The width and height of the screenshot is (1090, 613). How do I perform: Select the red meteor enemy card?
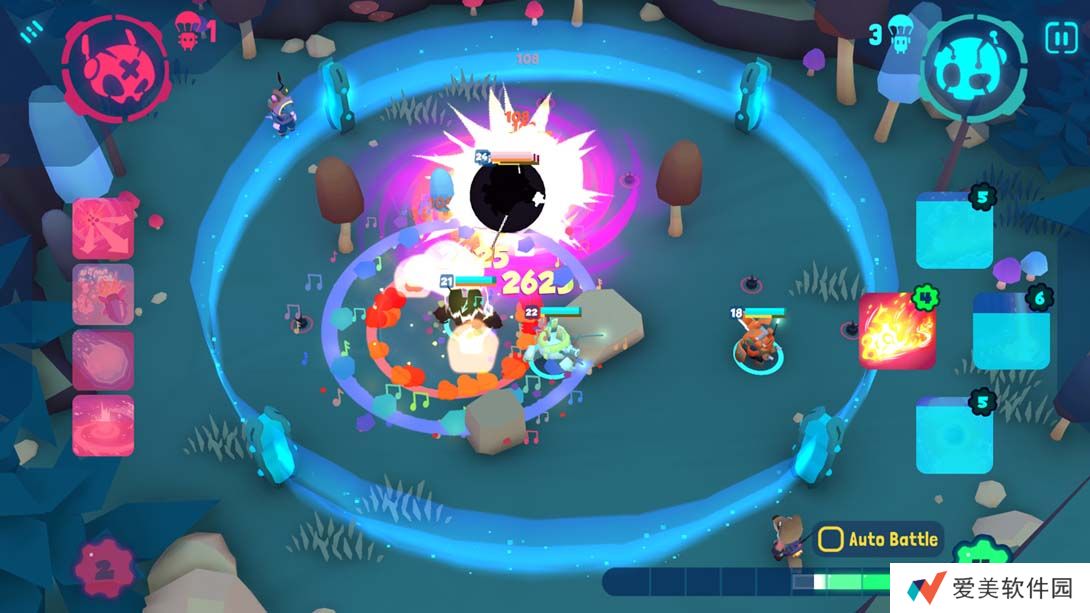[x=103, y=360]
